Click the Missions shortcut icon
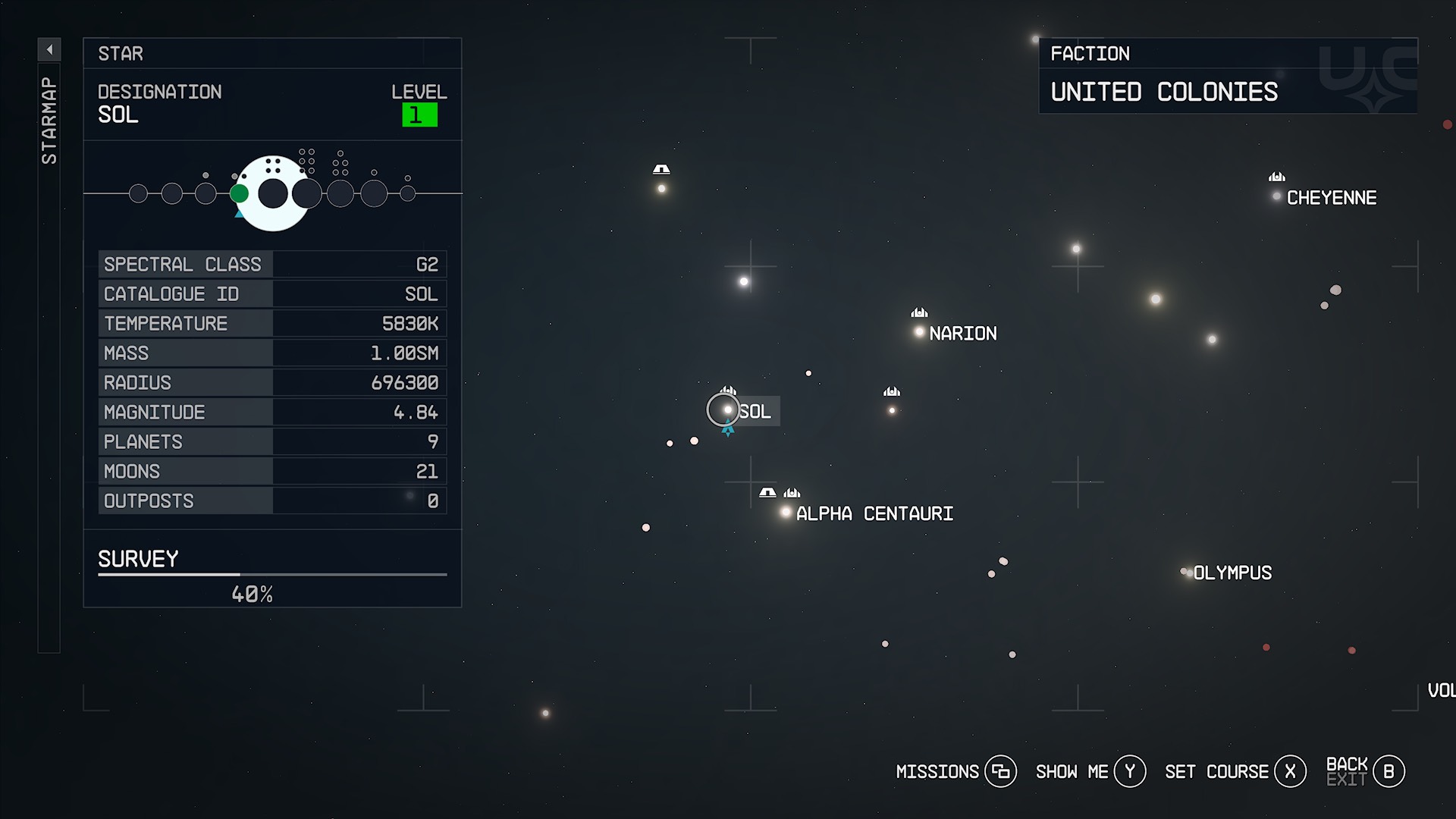 (1003, 771)
